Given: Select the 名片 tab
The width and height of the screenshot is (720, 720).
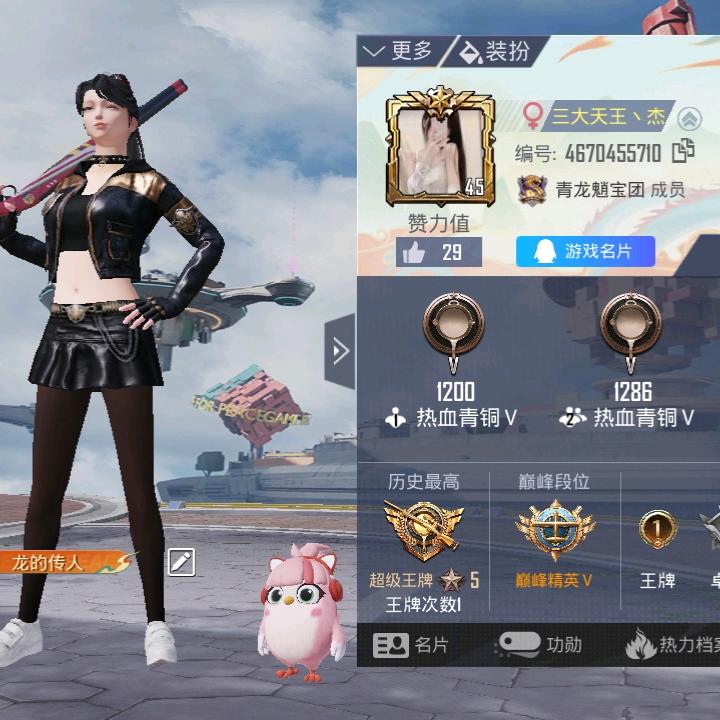Looking at the screenshot, I should [412, 645].
